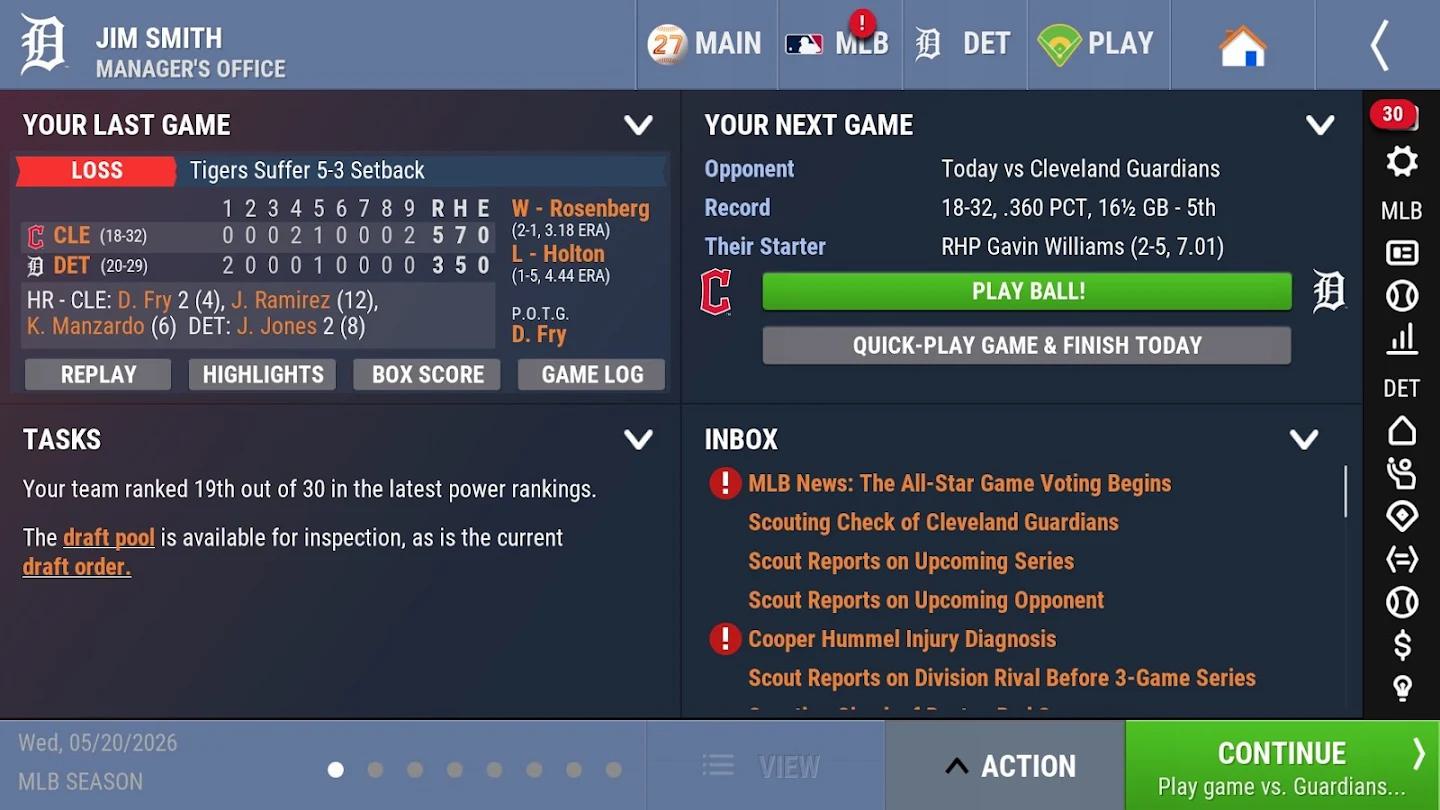The width and height of the screenshot is (1440, 810).
Task: Click the back arrow at top right
Action: tap(1380, 45)
